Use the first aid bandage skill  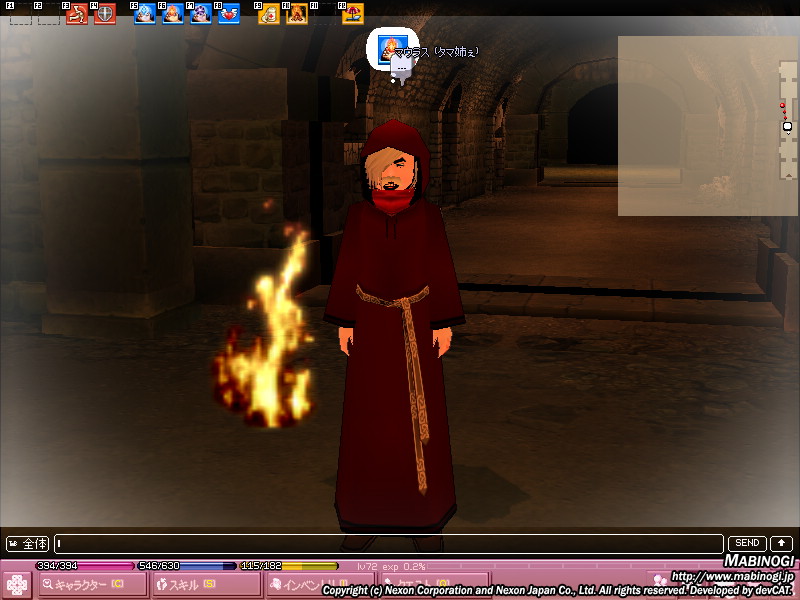coord(269,14)
